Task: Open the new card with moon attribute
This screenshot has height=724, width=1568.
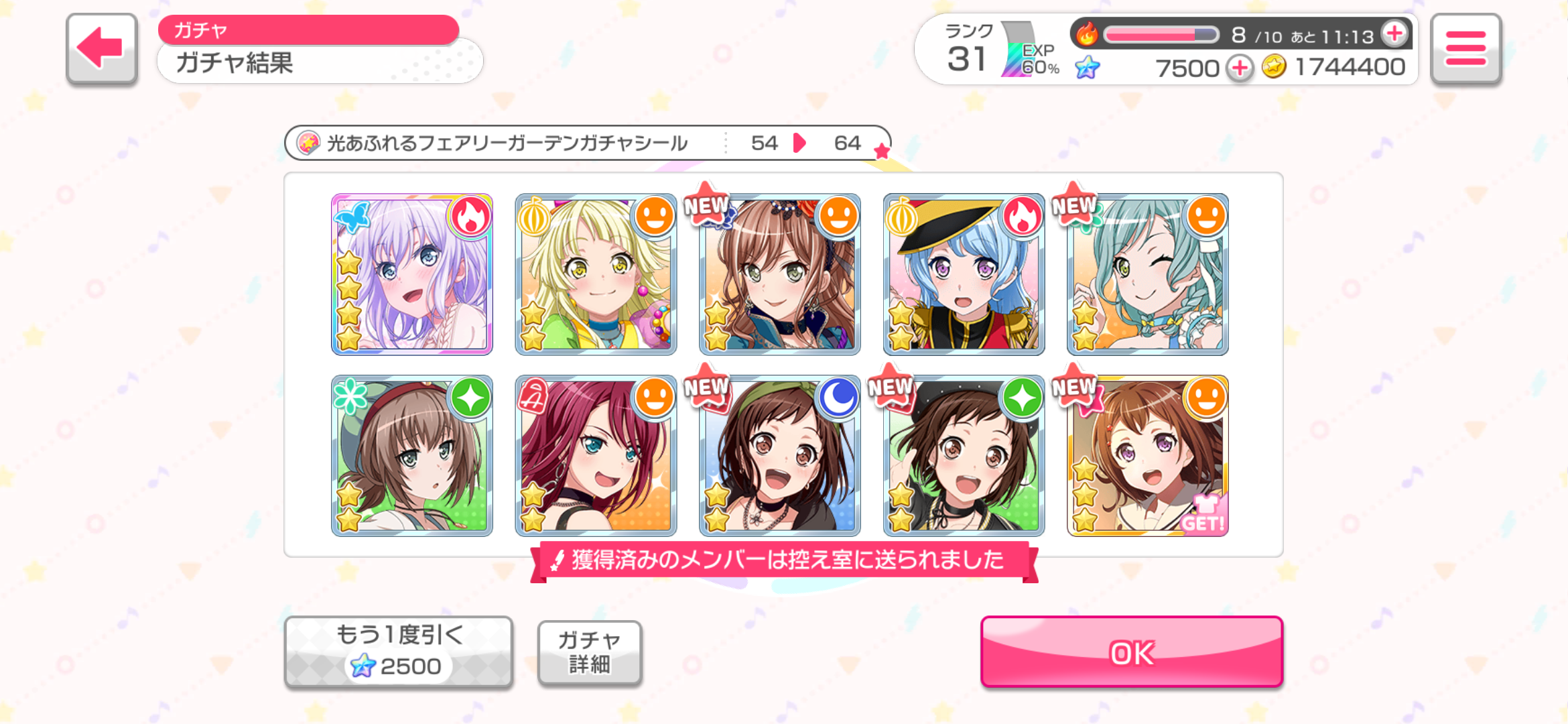Action: click(779, 456)
